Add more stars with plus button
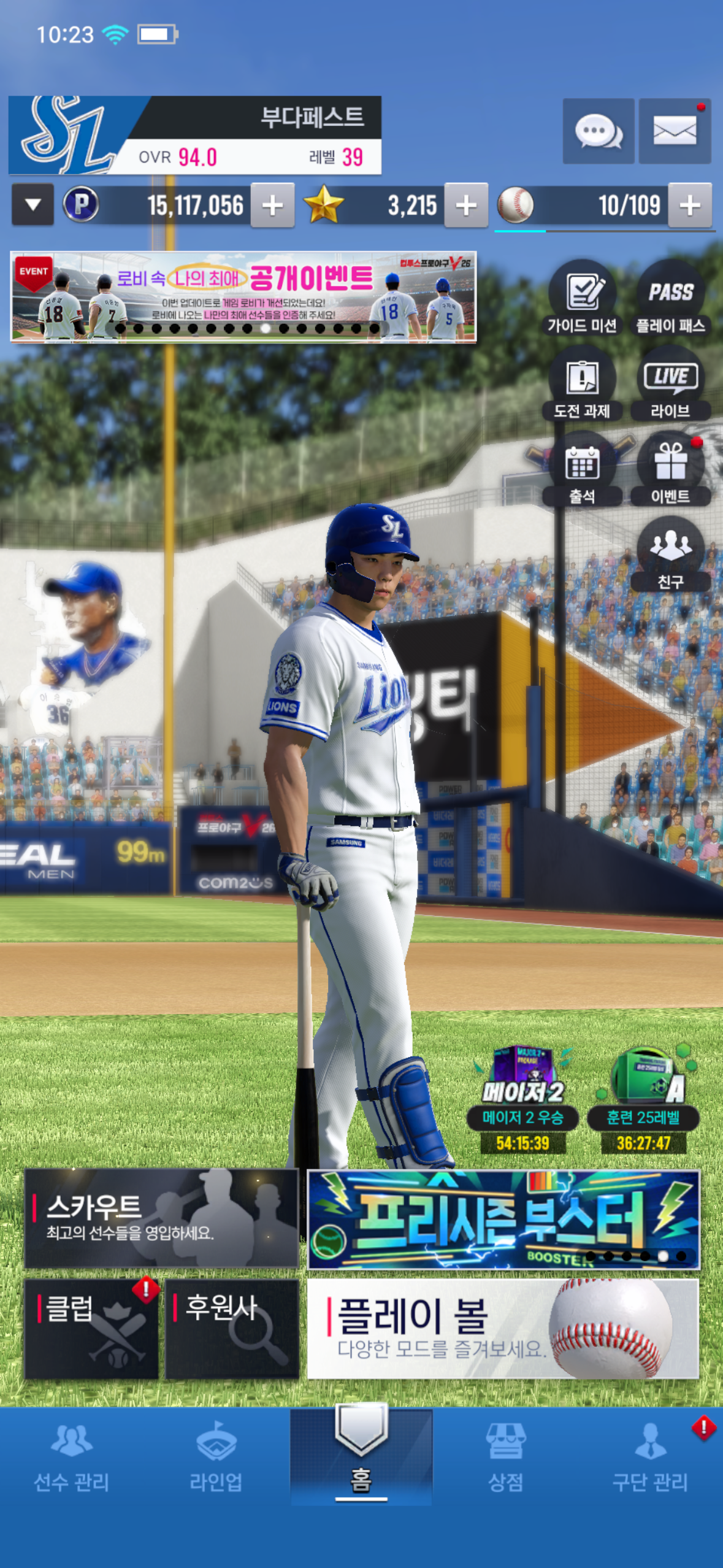 466,206
